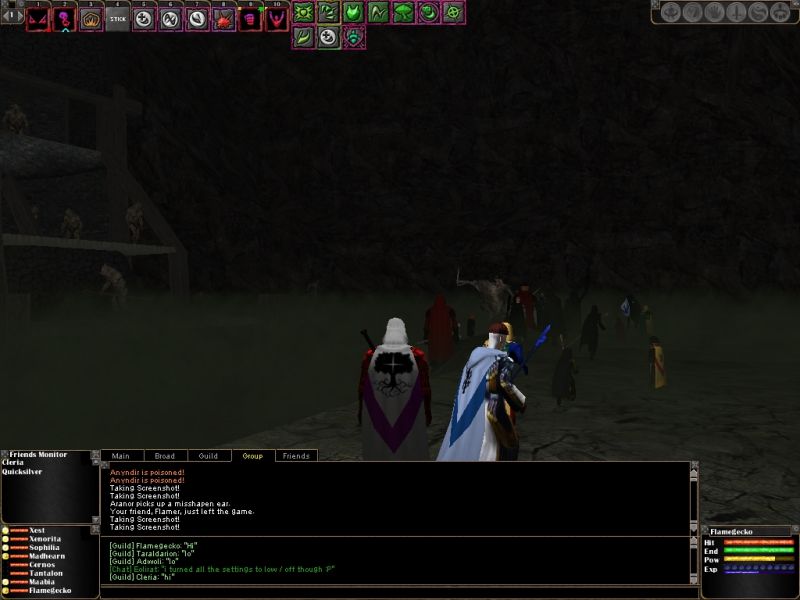Show the Friends chat tab
Image resolution: width=800 pixels, height=600 pixels.
(x=296, y=456)
